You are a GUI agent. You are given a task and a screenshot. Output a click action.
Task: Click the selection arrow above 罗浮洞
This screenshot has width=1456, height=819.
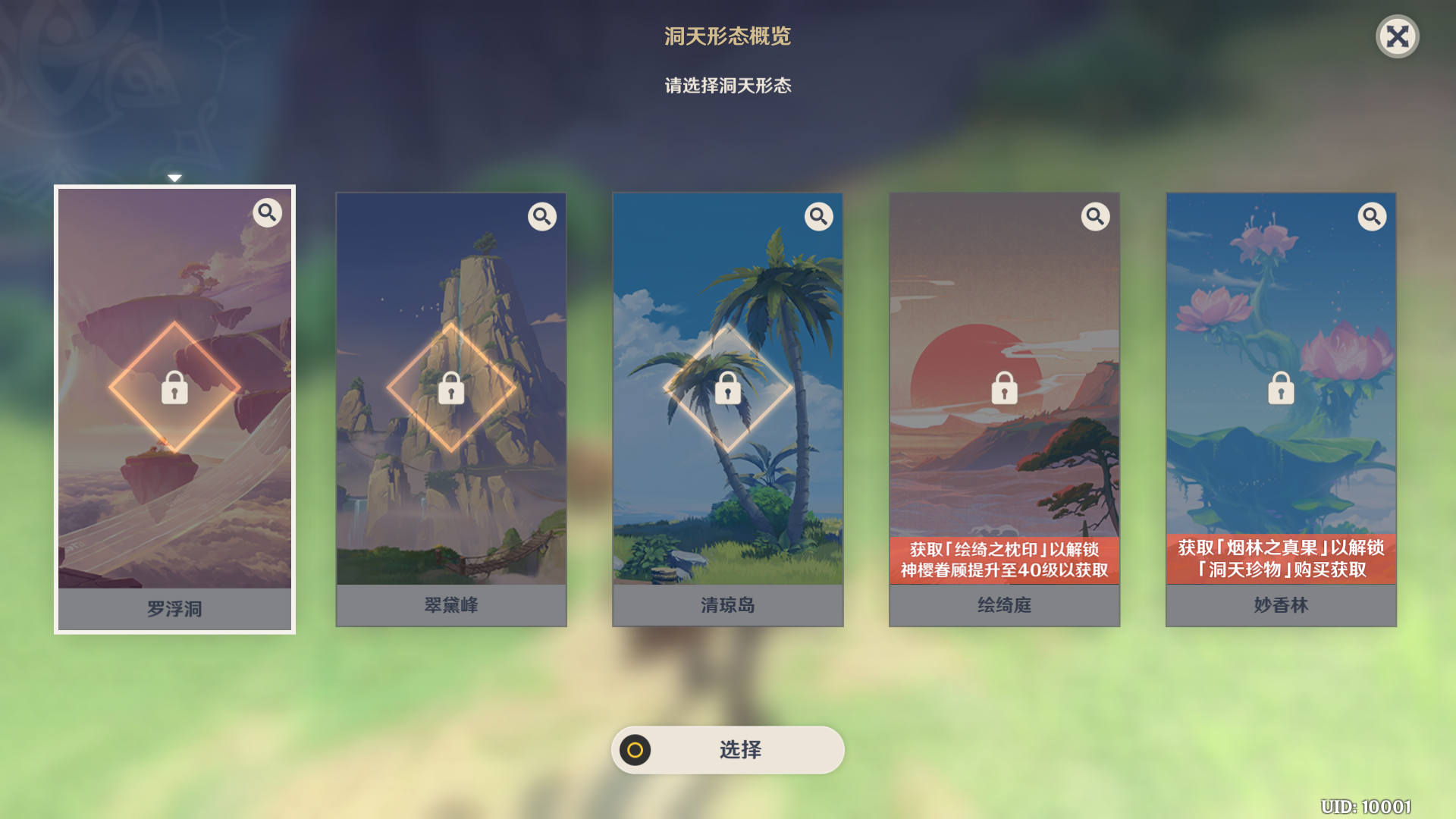coord(175,177)
